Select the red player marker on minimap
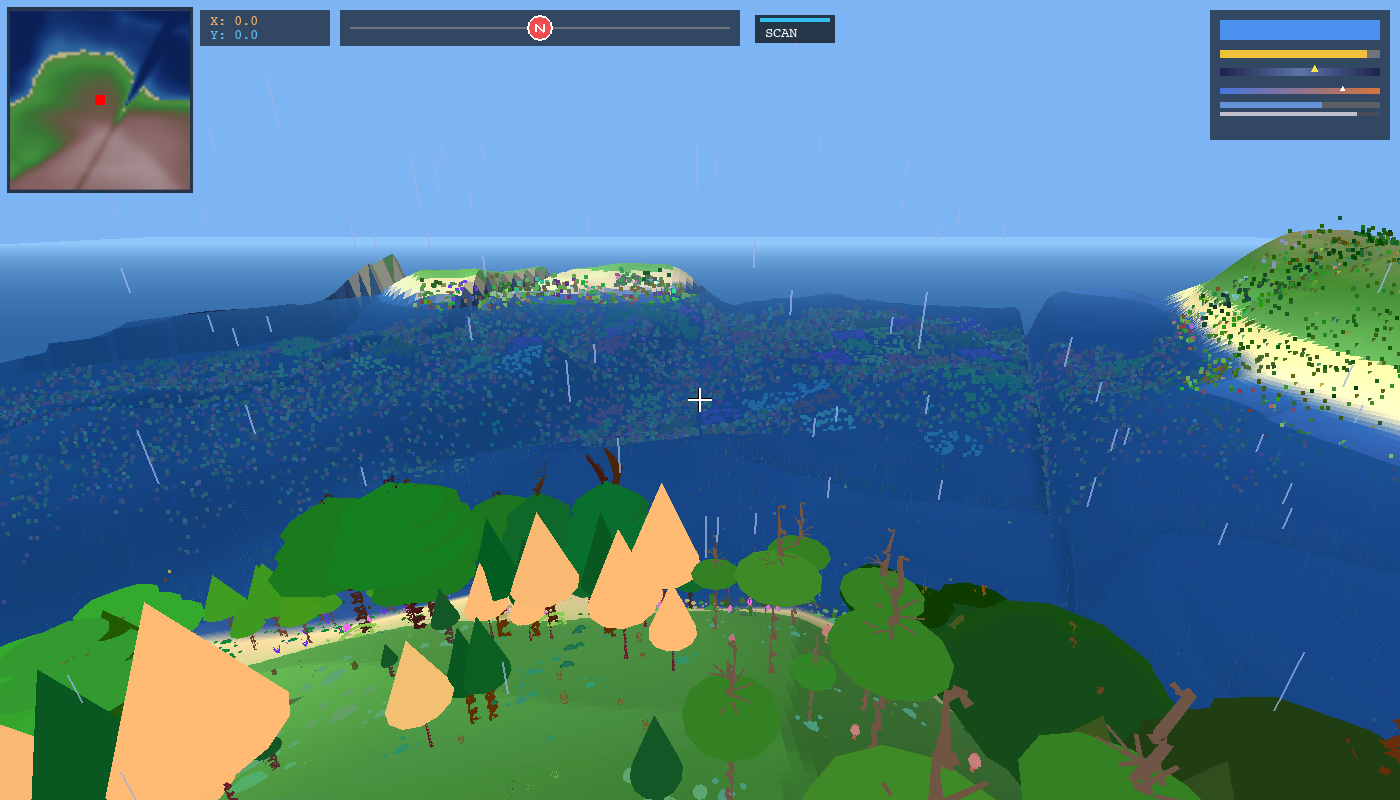The image size is (1400, 800). [x=100, y=100]
